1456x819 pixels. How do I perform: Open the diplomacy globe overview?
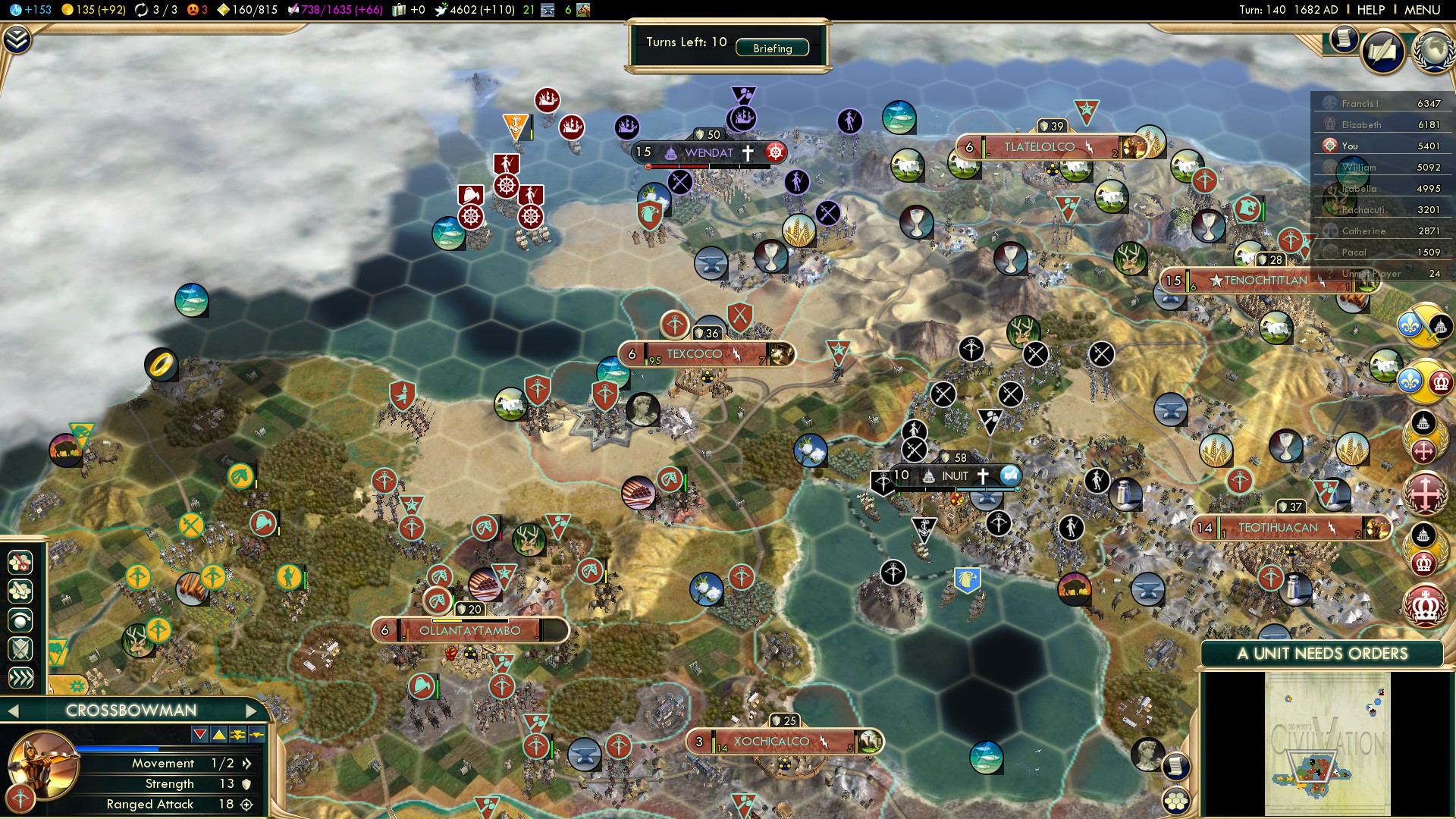click(x=1432, y=51)
